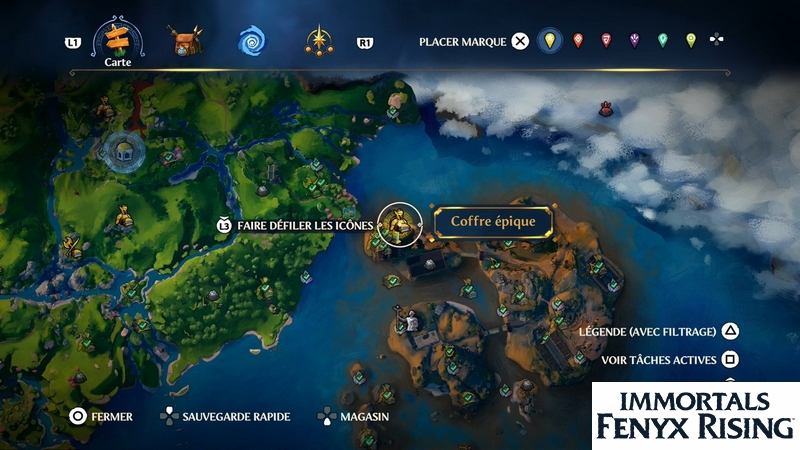Choose the red map marker pin
Screen dimensions: 800x450
(x=577, y=41)
